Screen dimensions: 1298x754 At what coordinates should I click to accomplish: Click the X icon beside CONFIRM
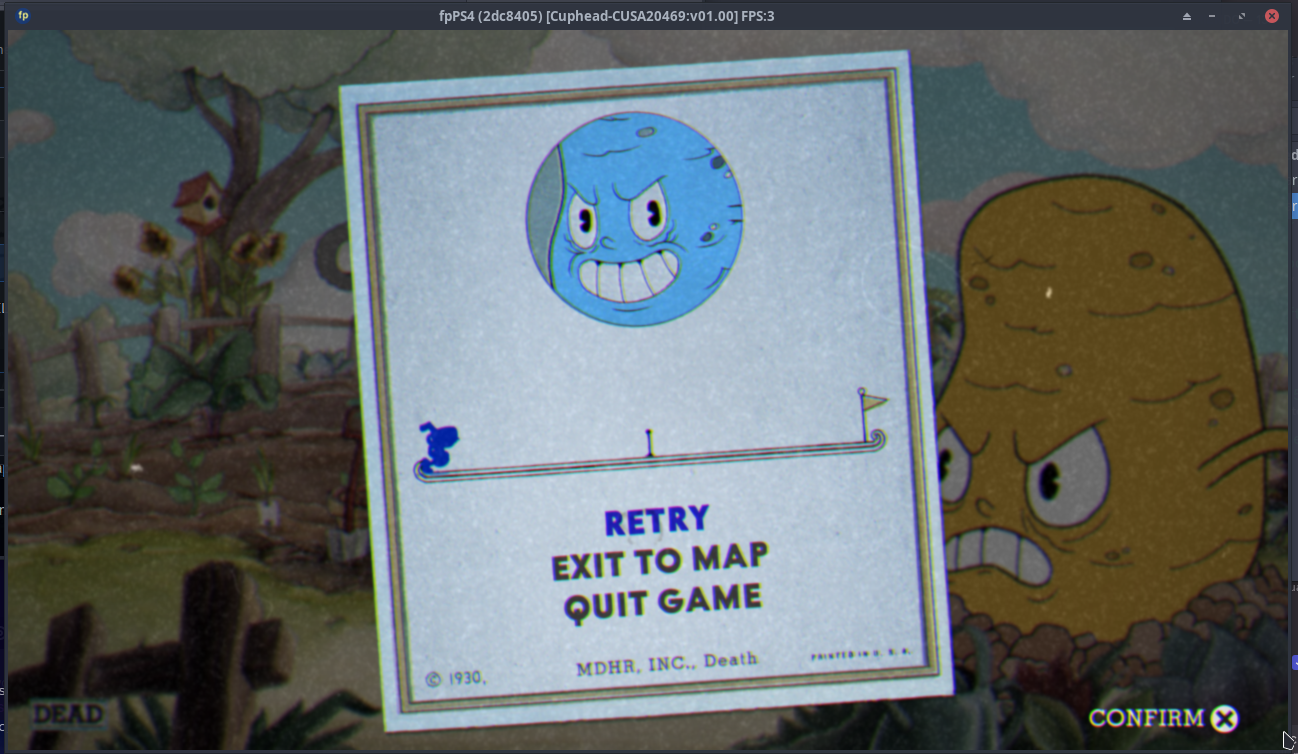coord(1223,718)
